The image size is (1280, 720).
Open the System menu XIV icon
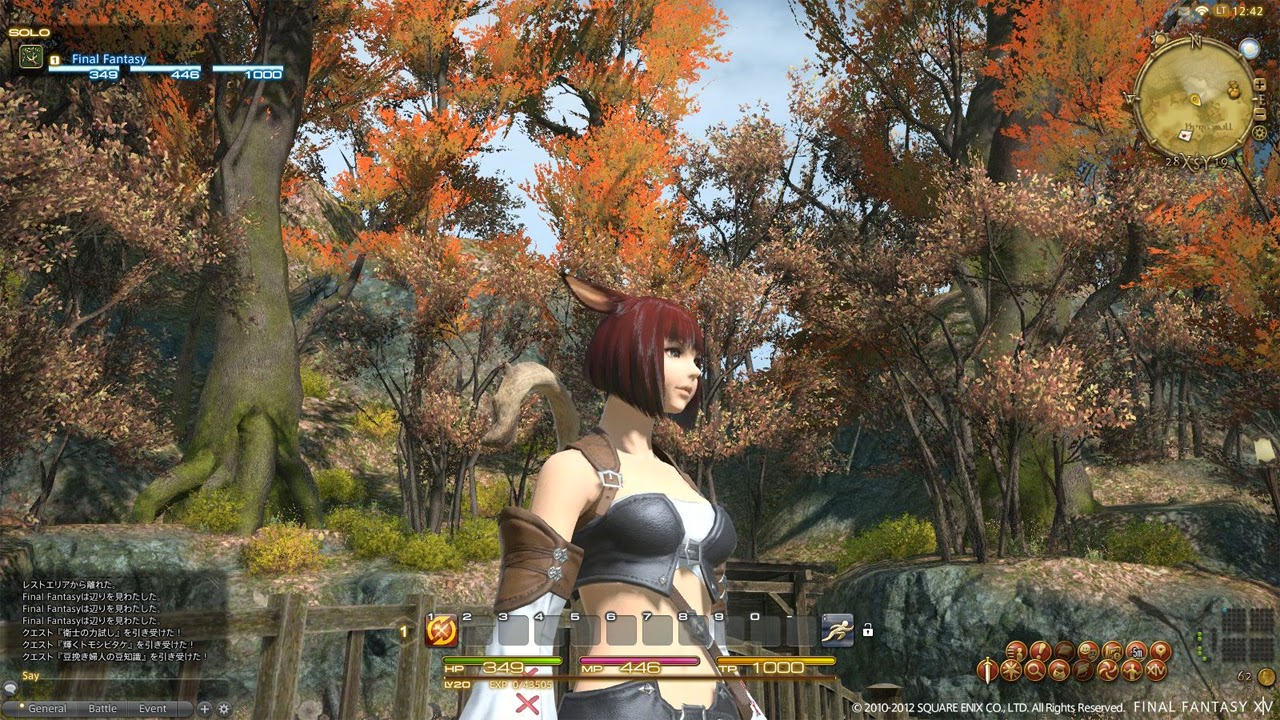(x=1156, y=668)
